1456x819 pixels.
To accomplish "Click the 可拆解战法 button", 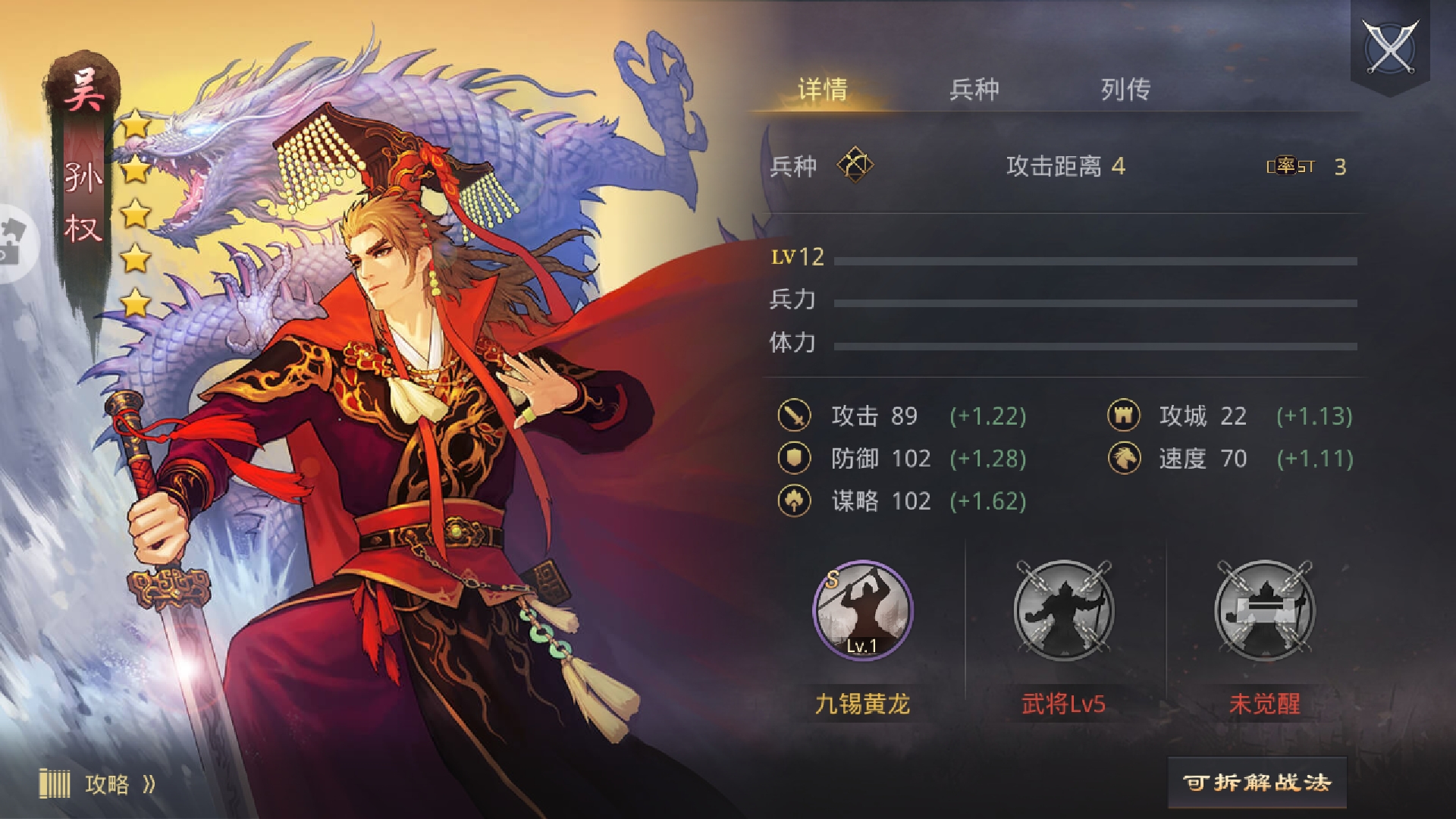I will (1257, 783).
